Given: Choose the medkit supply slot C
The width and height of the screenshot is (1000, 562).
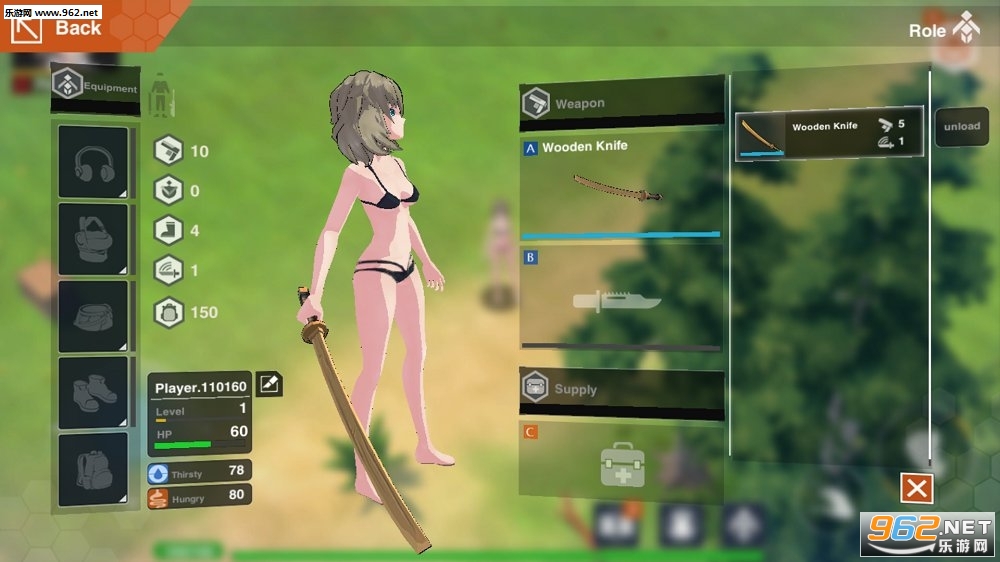Looking at the screenshot, I should [620, 462].
